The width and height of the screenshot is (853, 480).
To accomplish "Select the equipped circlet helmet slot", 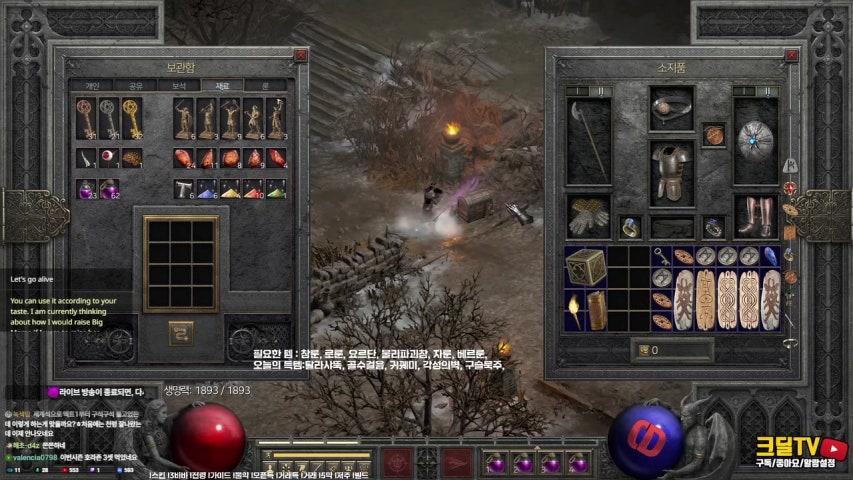I will 671,107.
